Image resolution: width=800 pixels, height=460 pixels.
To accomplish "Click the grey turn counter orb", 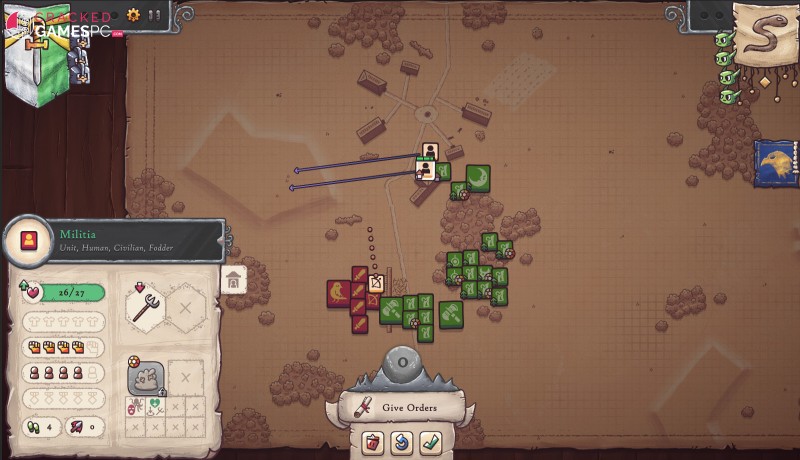I will 402,363.
